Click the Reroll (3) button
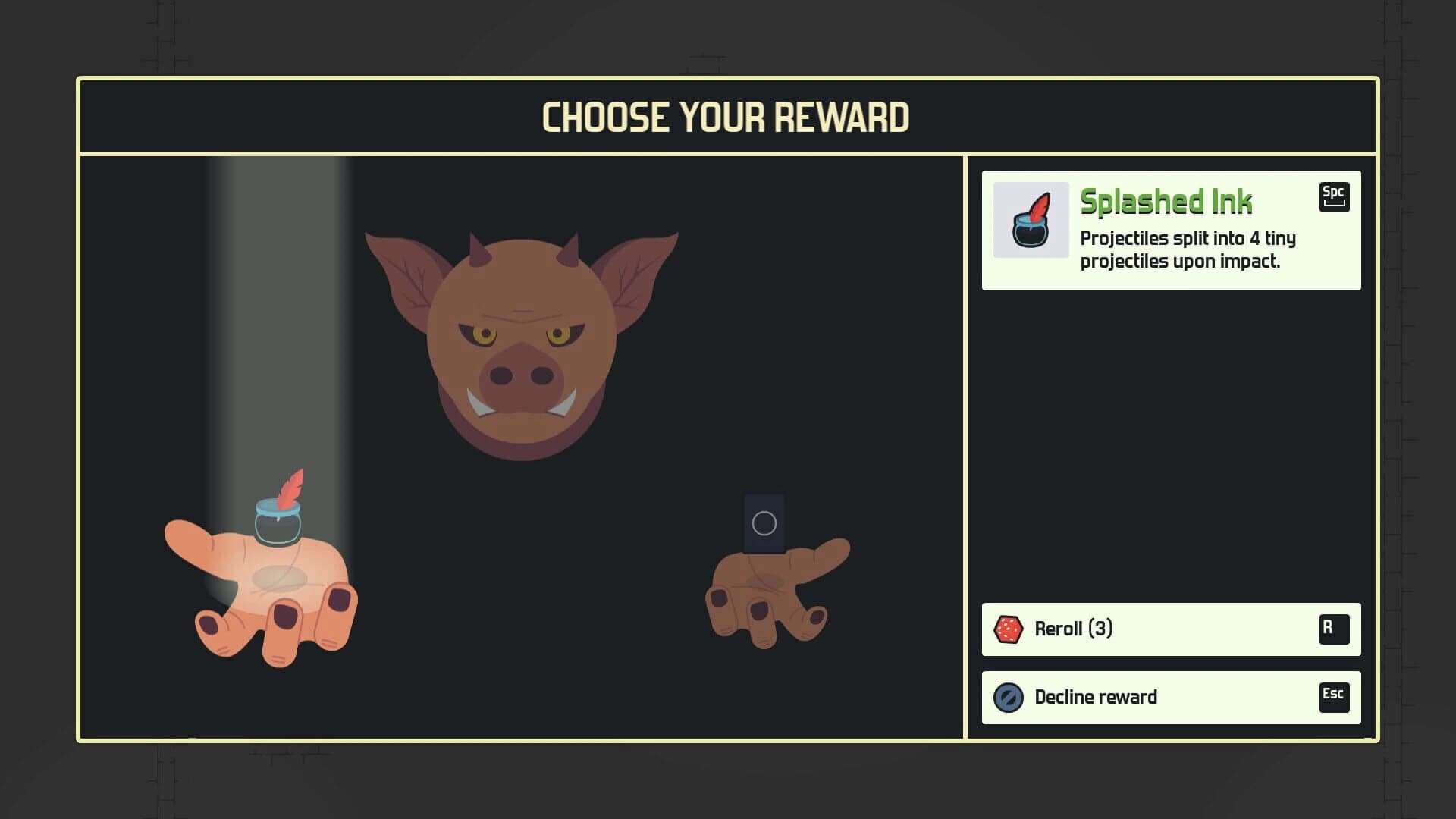The width and height of the screenshot is (1456, 819). [1170, 629]
